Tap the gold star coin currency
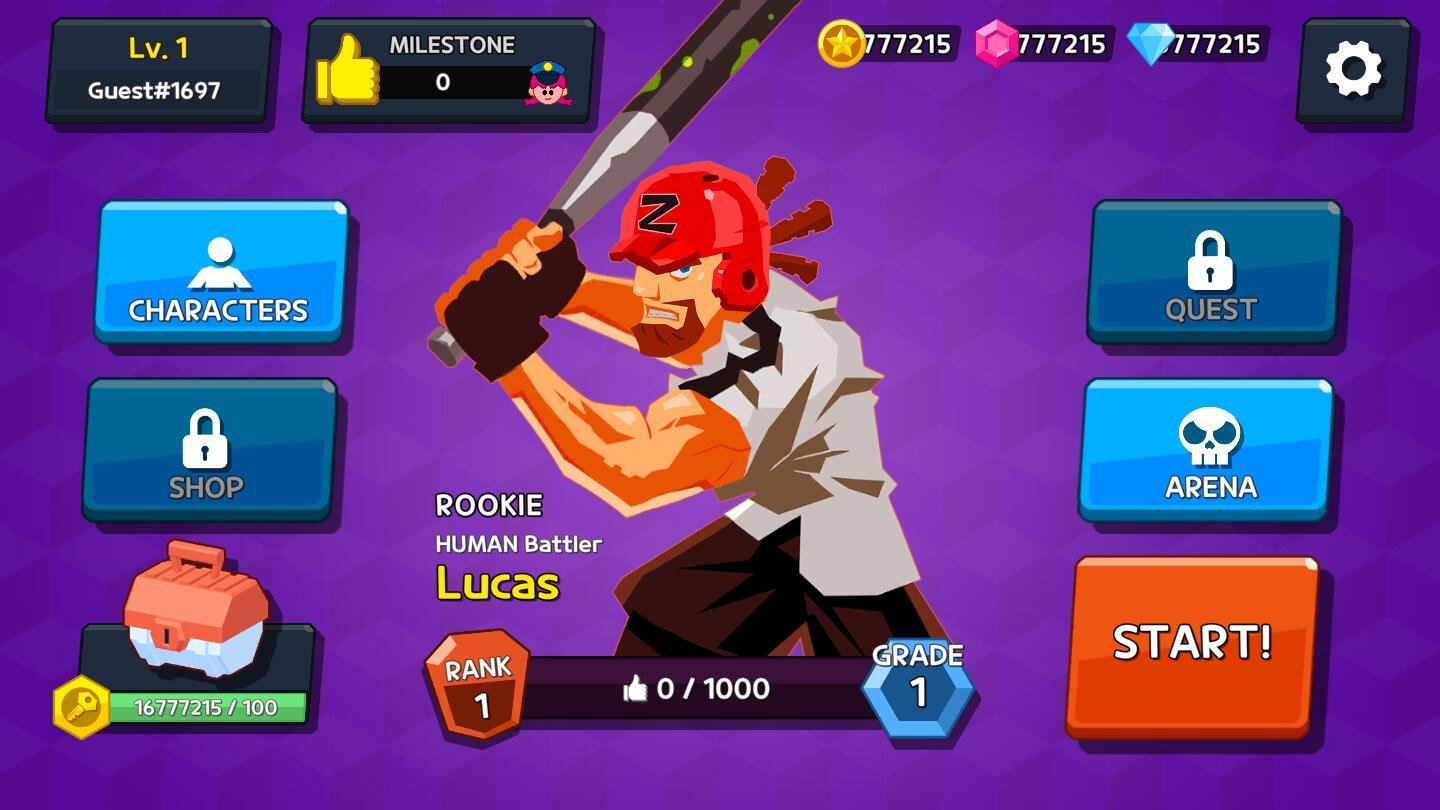The height and width of the screenshot is (810, 1440). pyautogui.click(x=841, y=44)
